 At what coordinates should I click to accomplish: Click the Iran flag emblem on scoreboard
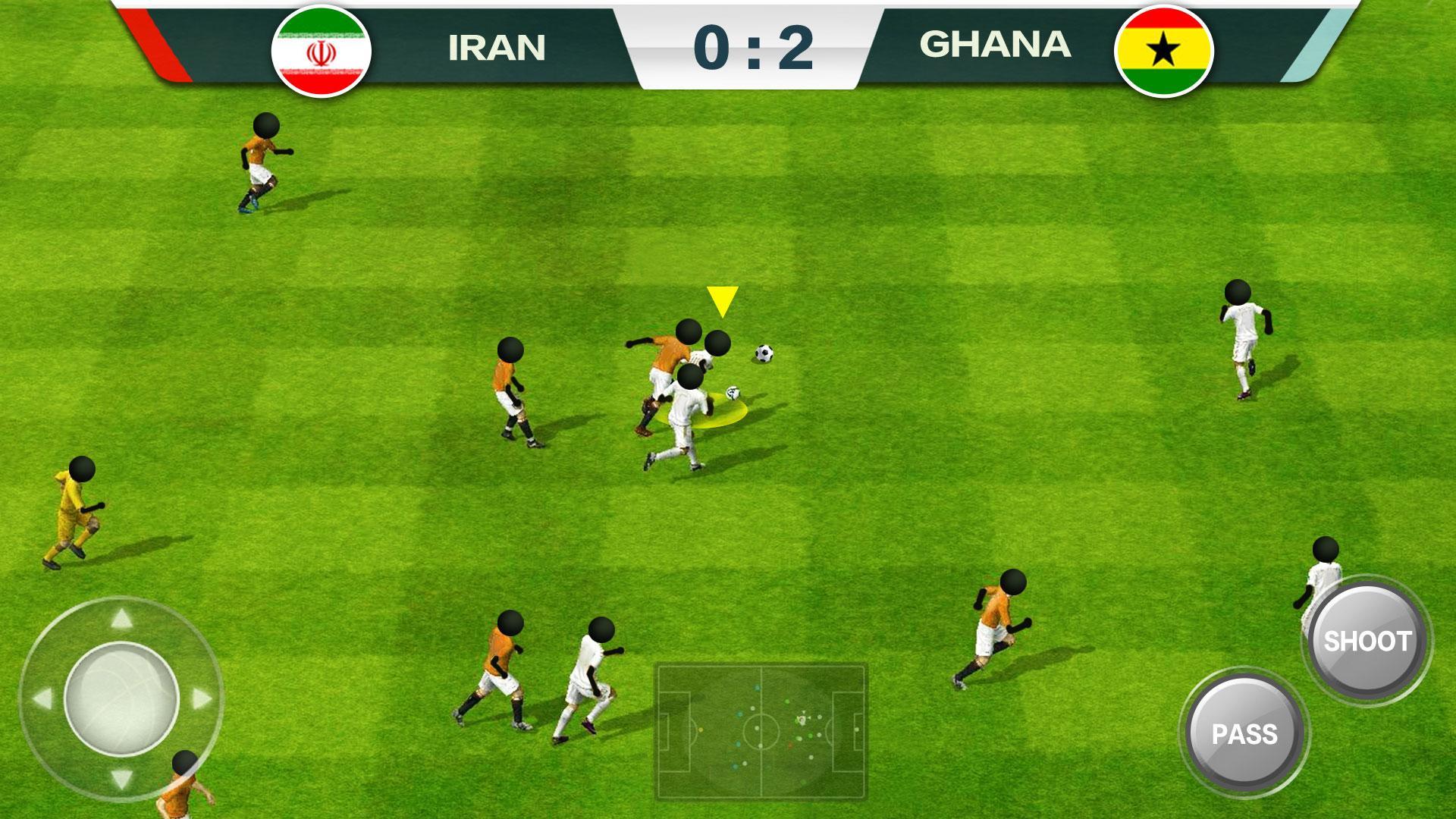[x=322, y=50]
